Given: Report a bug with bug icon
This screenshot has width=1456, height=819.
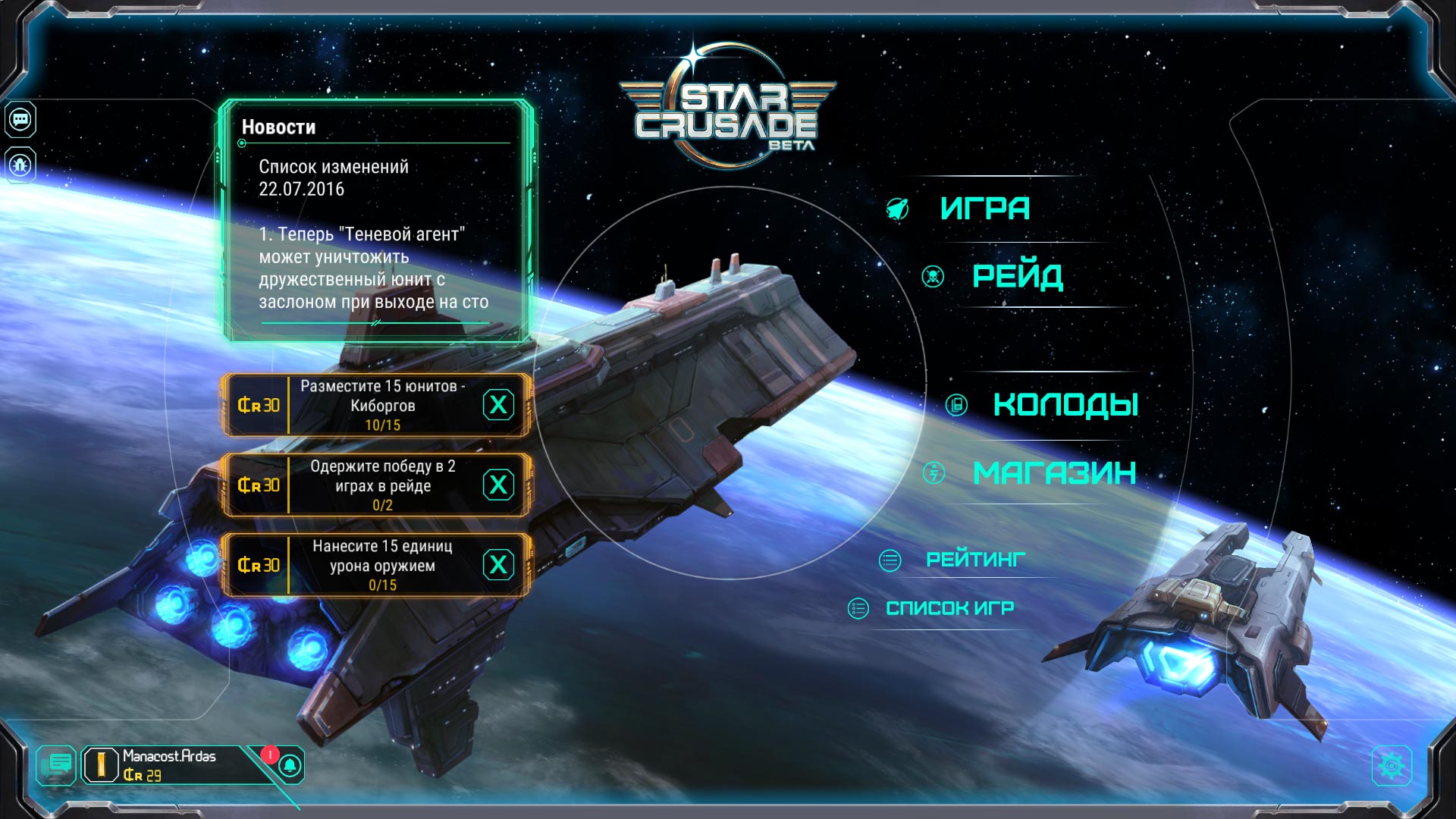Looking at the screenshot, I should point(20,165).
